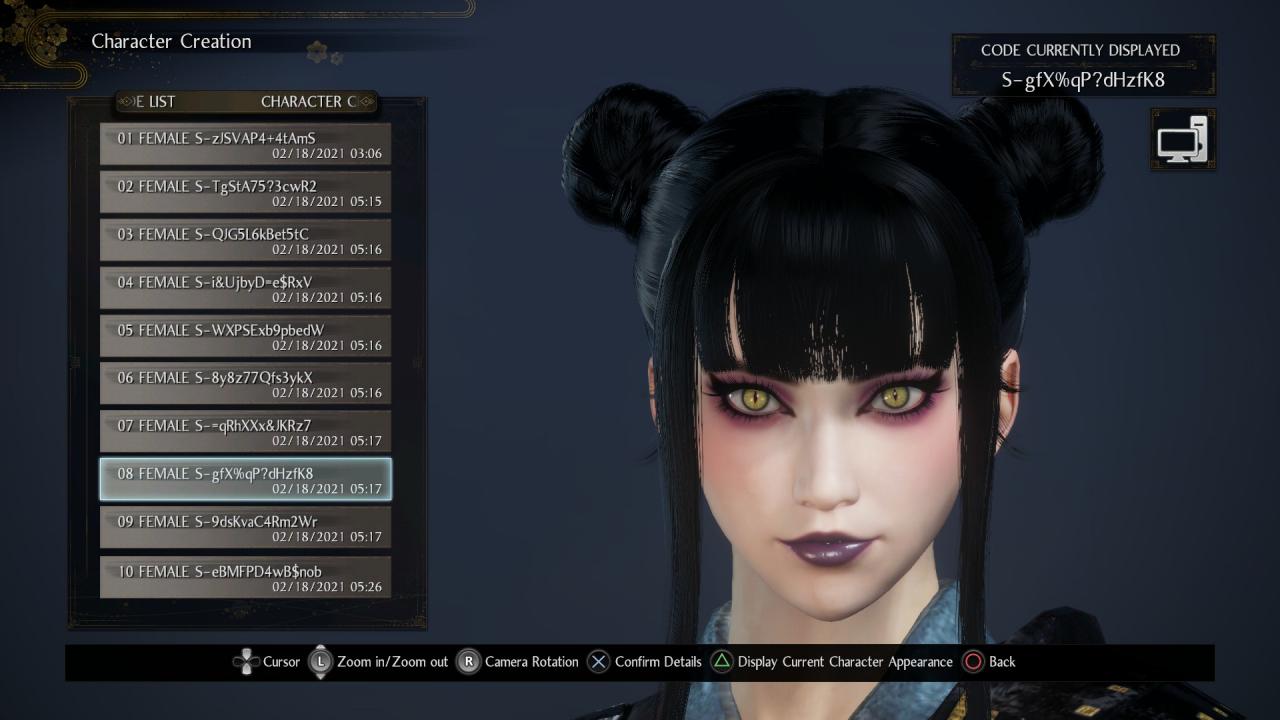Open slot 06 code S-8y8z77Qfs3ykX

tap(245, 384)
